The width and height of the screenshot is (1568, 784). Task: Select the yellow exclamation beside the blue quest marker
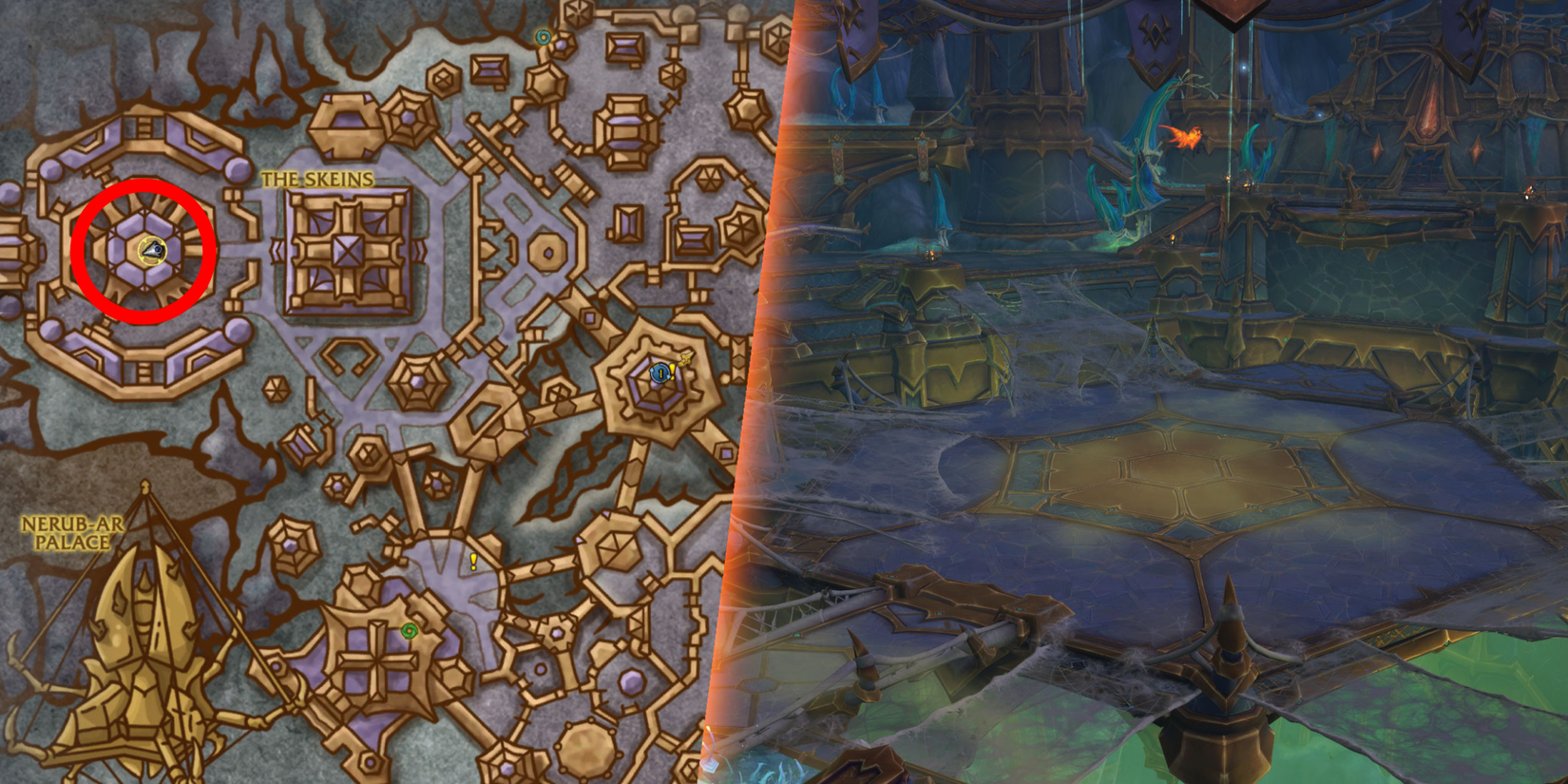[672, 372]
